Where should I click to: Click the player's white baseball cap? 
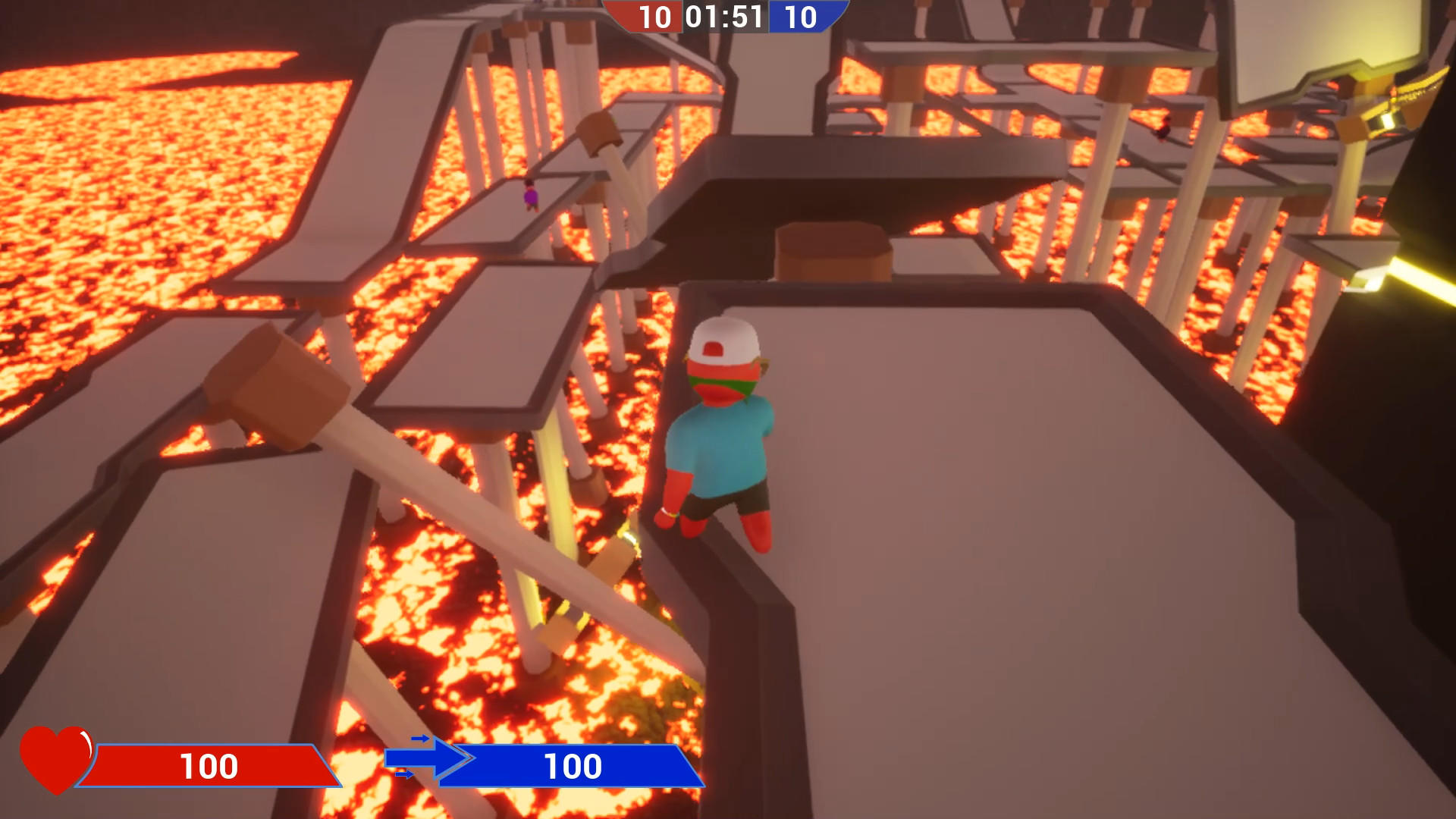[x=723, y=343]
